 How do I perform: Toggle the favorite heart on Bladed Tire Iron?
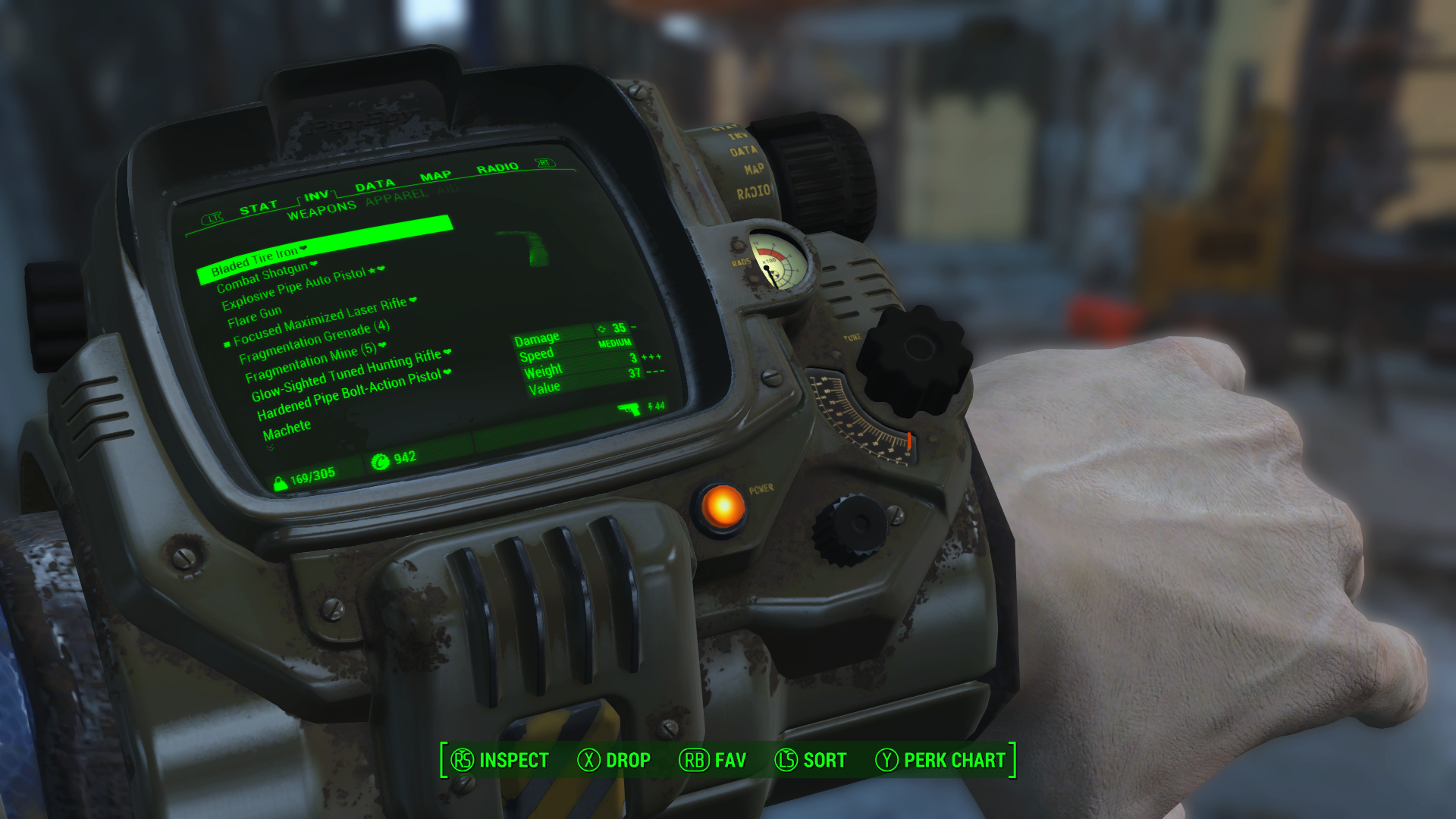pyautogui.click(x=303, y=249)
